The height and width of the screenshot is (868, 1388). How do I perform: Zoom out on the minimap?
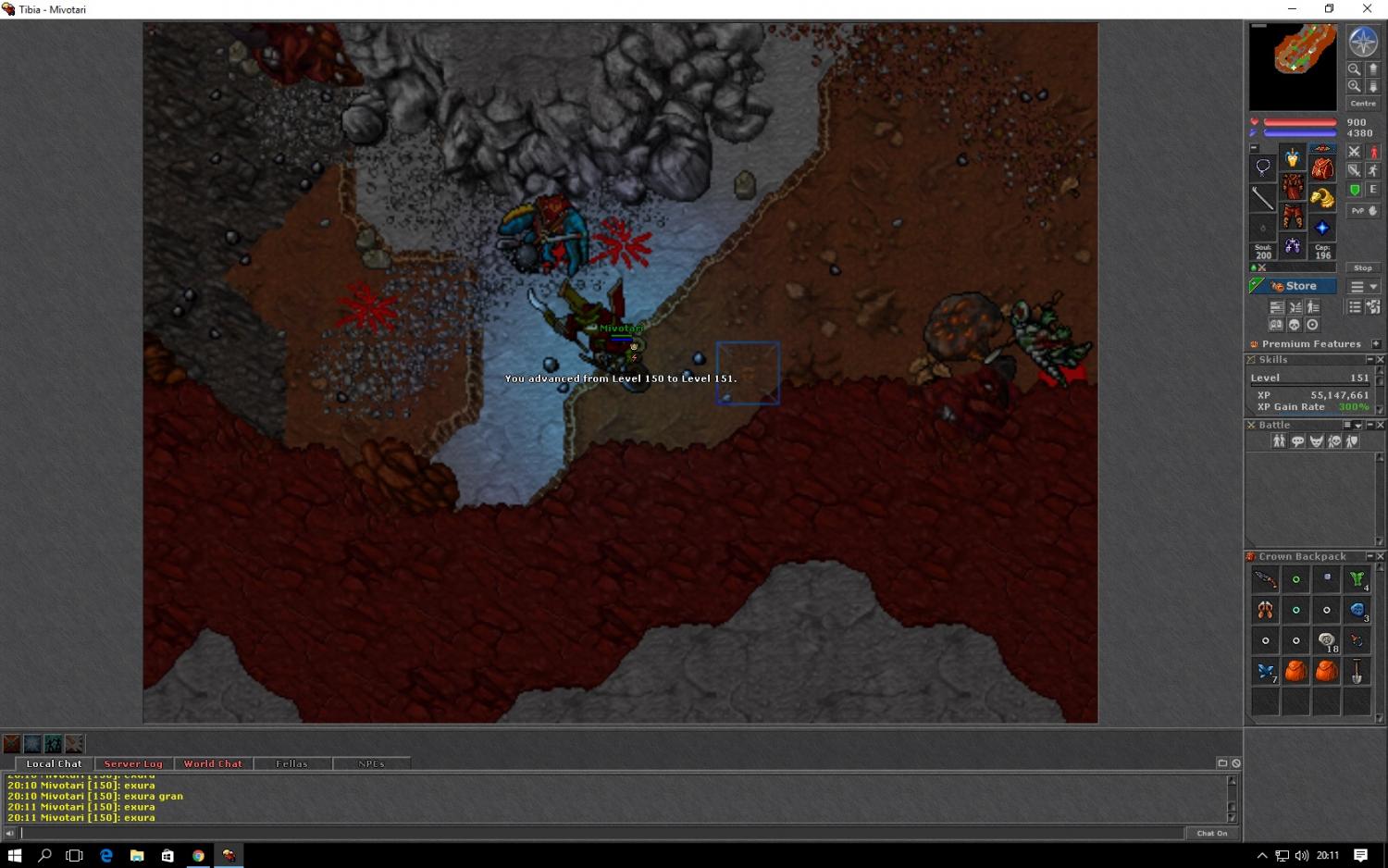point(1354,69)
